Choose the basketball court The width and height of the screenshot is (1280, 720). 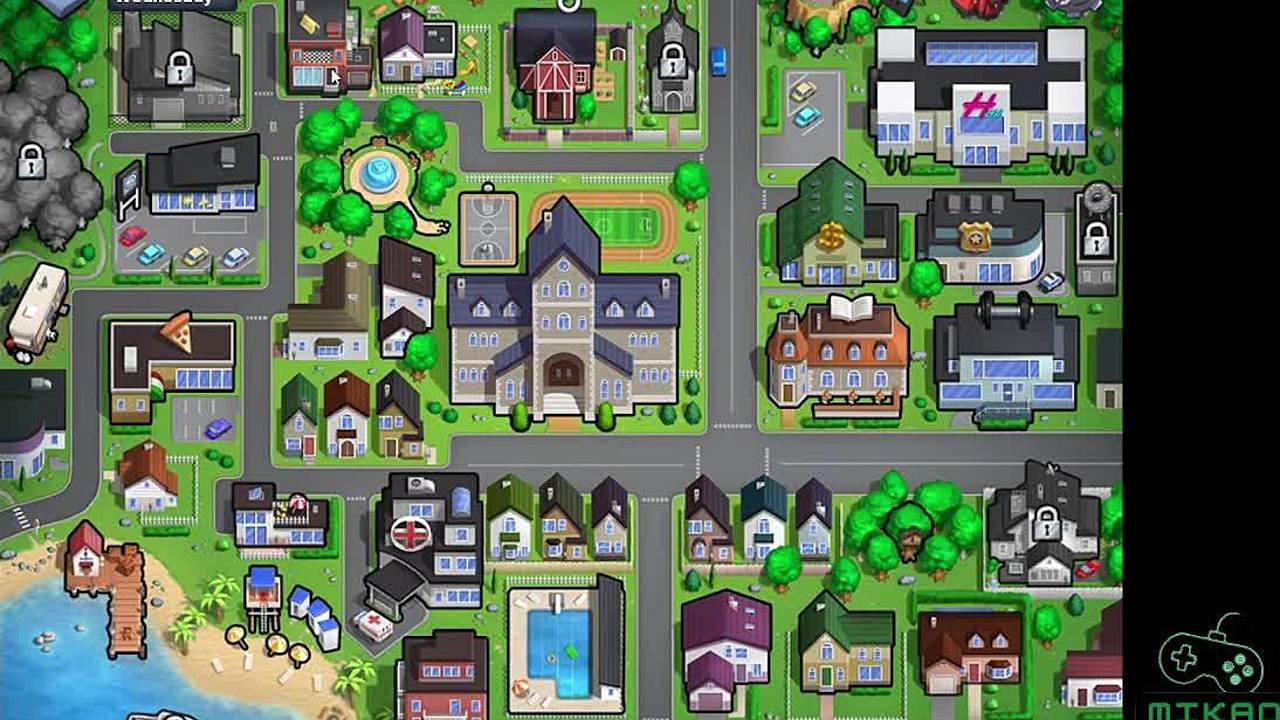click(x=488, y=228)
